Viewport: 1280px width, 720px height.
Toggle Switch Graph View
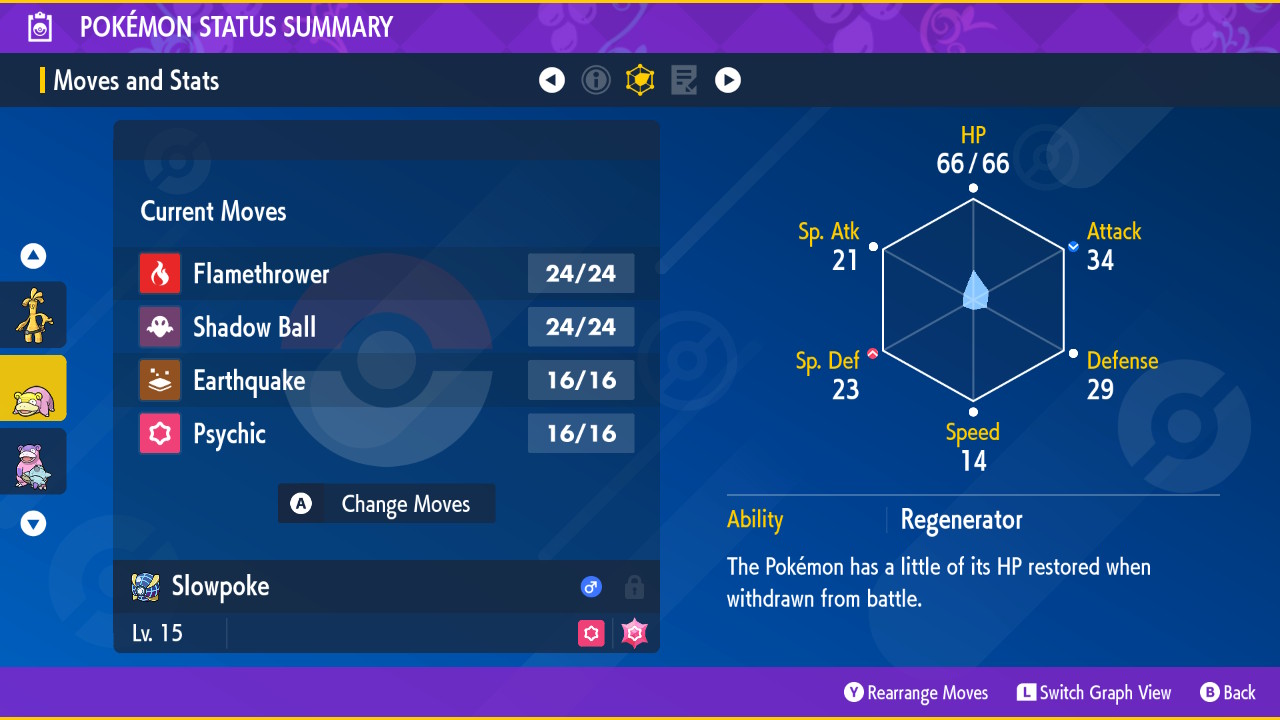pyautogui.click(x=1094, y=693)
